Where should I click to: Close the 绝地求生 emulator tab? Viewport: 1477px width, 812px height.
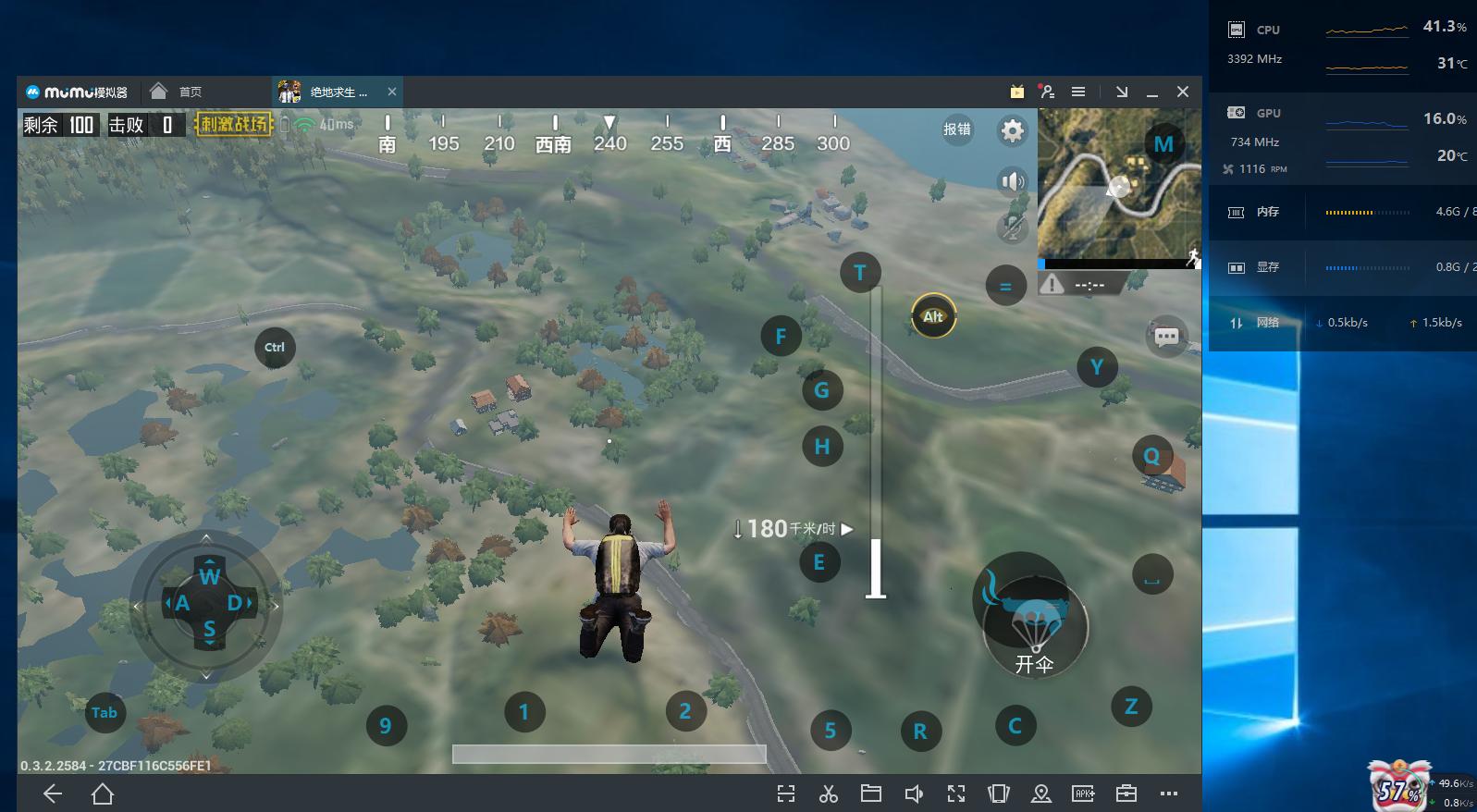pyautogui.click(x=392, y=92)
